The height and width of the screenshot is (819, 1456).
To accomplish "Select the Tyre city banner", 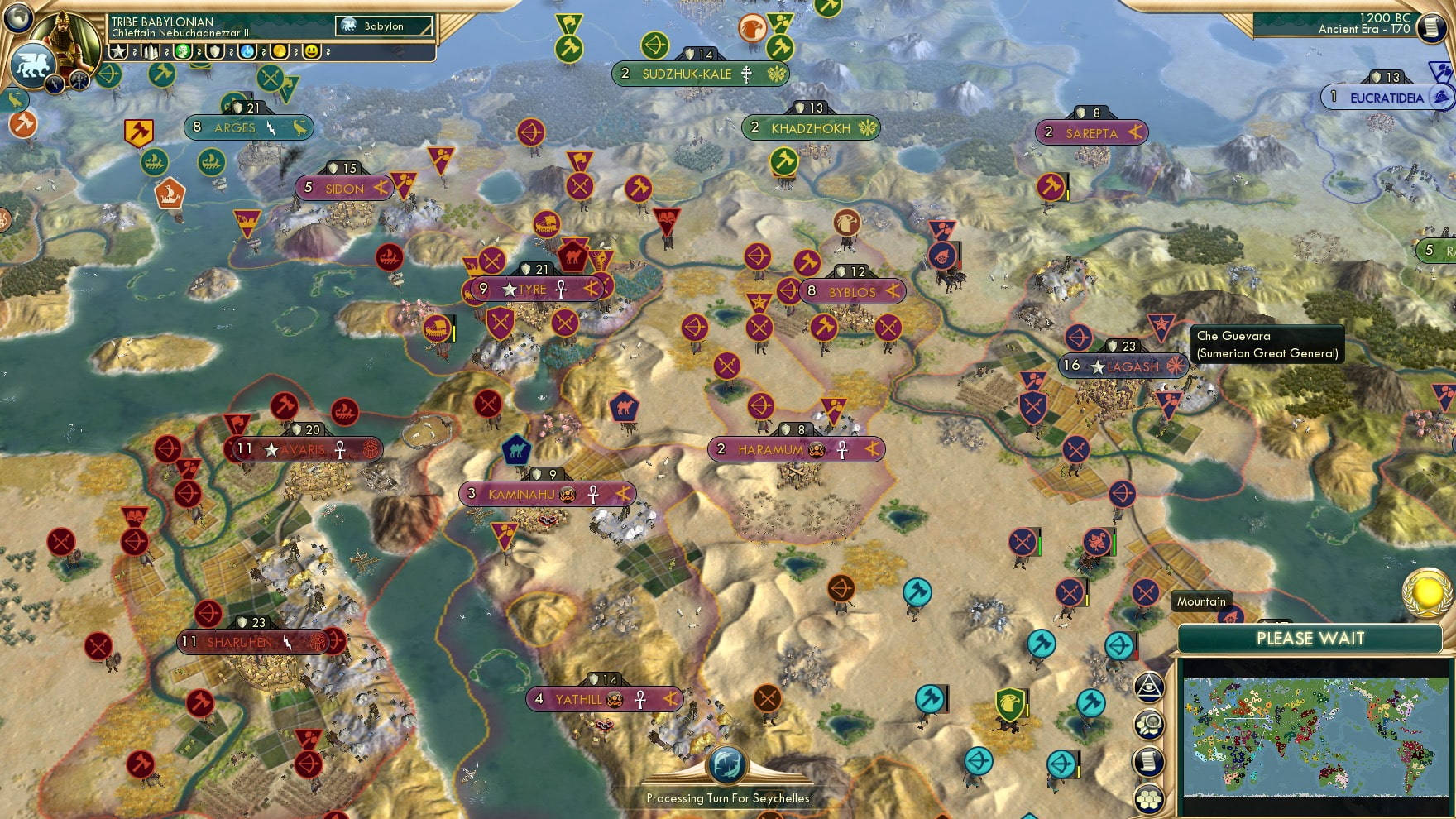I will [529, 290].
